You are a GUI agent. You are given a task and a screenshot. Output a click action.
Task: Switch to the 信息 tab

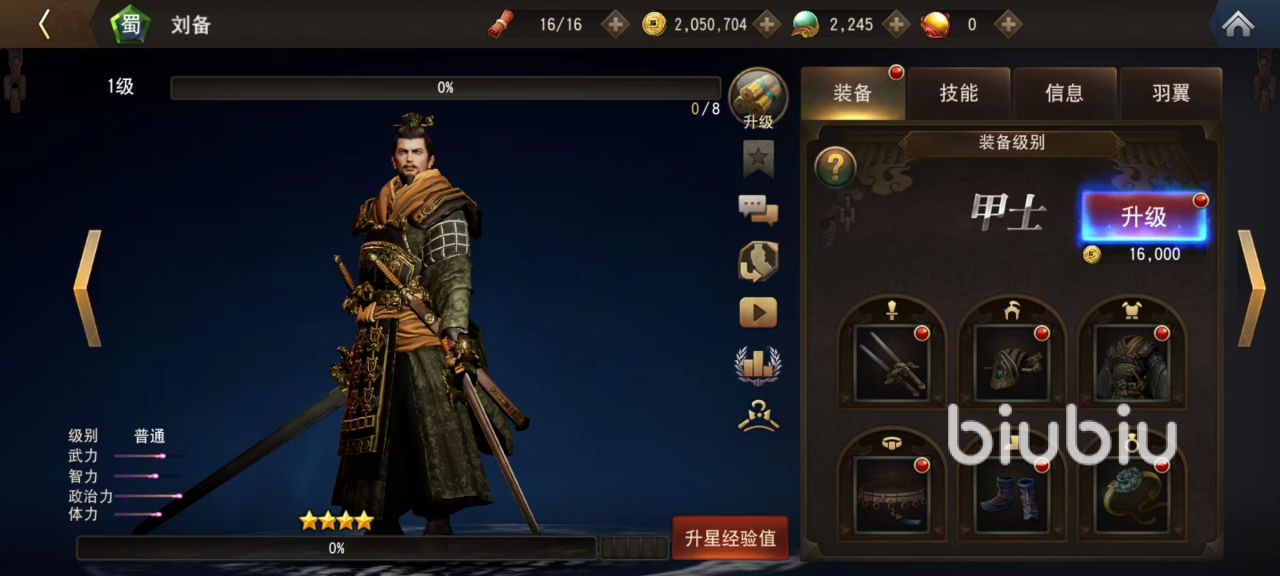[x=1064, y=94]
